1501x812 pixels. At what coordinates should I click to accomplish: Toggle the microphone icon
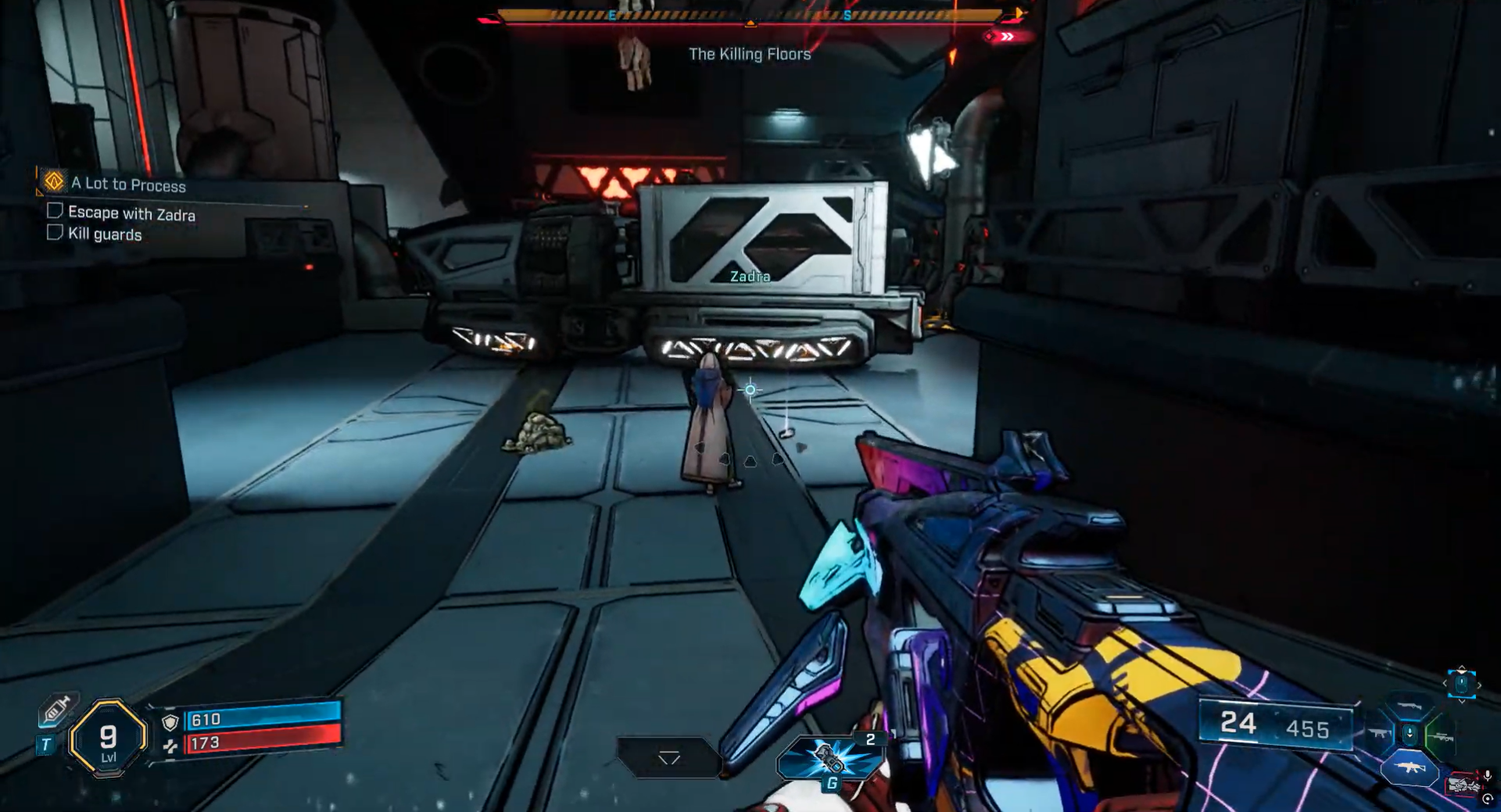pos(1487,776)
